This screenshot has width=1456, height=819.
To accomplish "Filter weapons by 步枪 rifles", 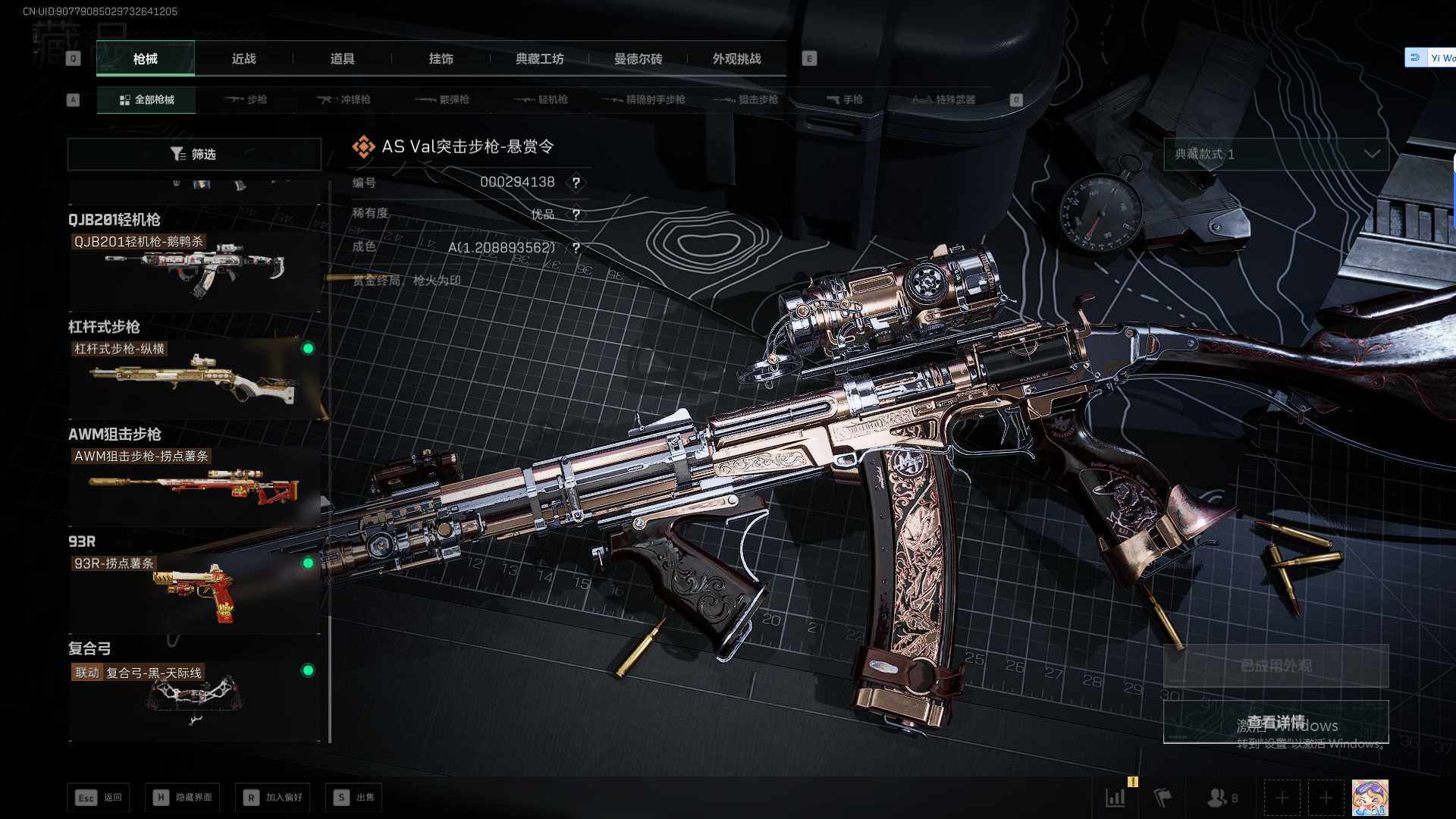I will pos(246,100).
